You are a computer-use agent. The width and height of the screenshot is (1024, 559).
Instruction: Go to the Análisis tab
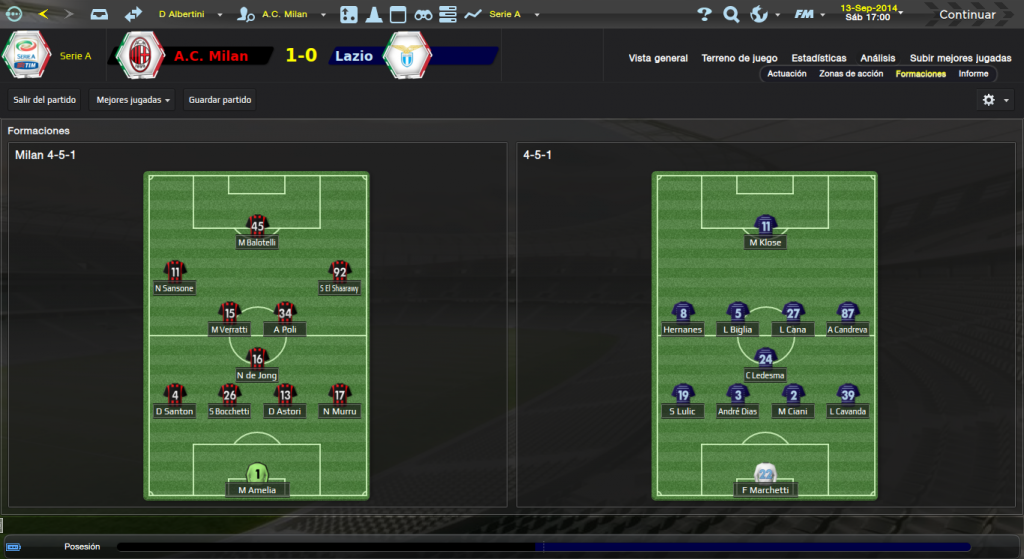click(878, 58)
